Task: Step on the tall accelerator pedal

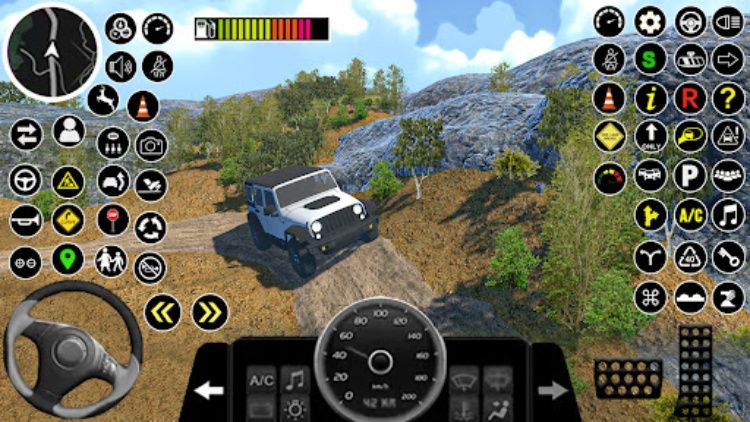Action: [694, 370]
